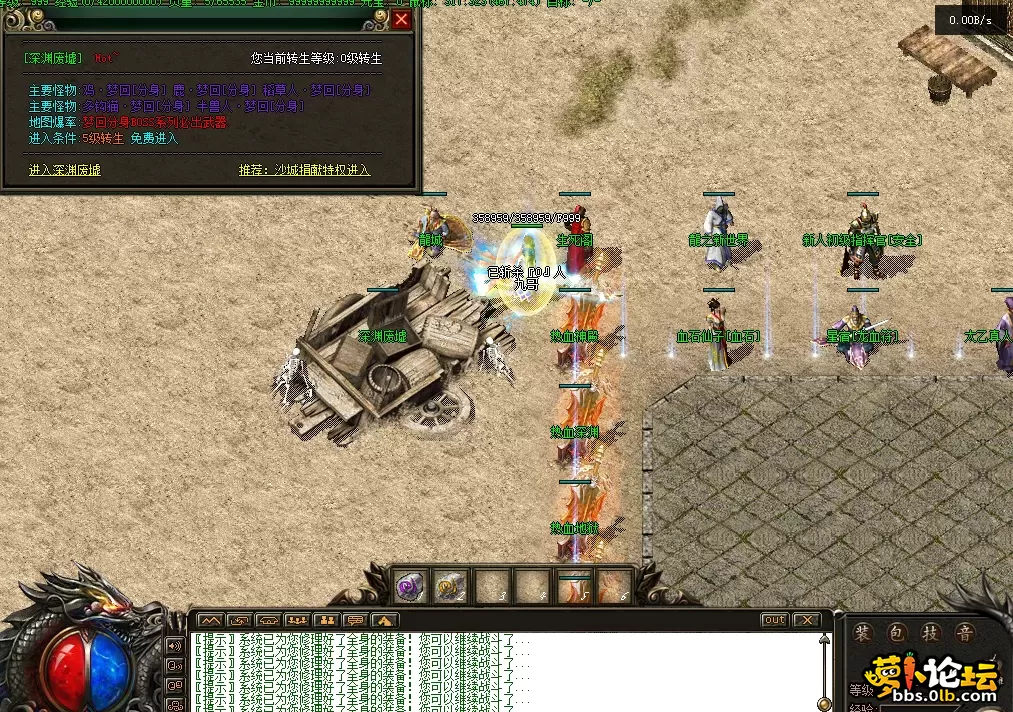This screenshot has width=1013, height=712.
Task: Toggle the 音 sound button
Action: [965, 633]
